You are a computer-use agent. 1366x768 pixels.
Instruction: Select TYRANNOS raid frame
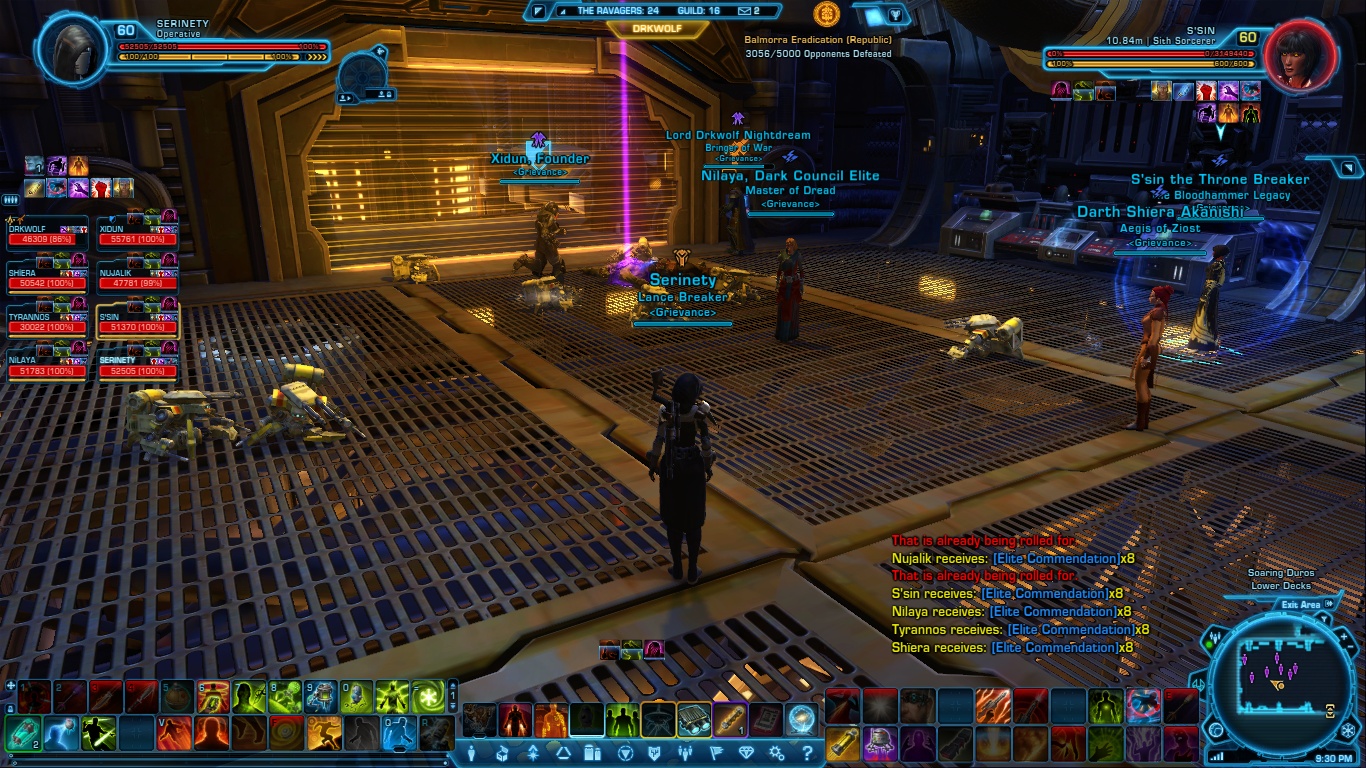click(46, 322)
